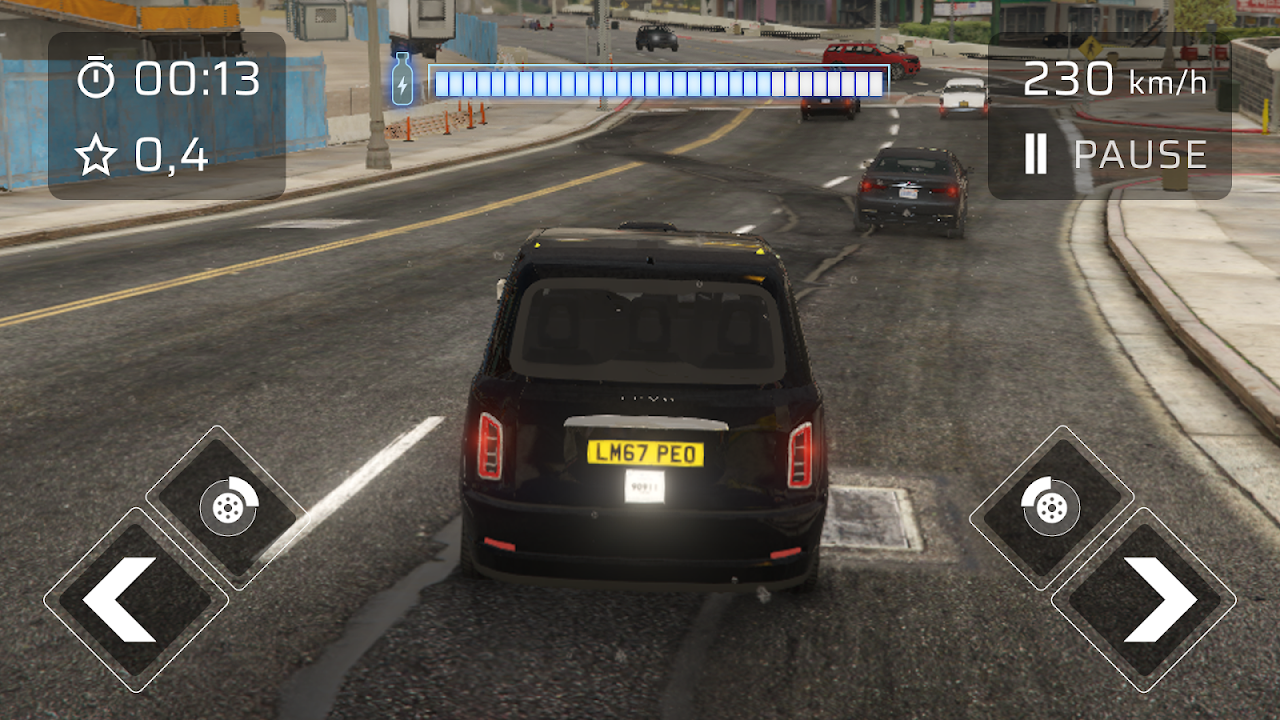Steer right with the right arrow button
The height and width of the screenshot is (720, 1280).
pos(1144,600)
